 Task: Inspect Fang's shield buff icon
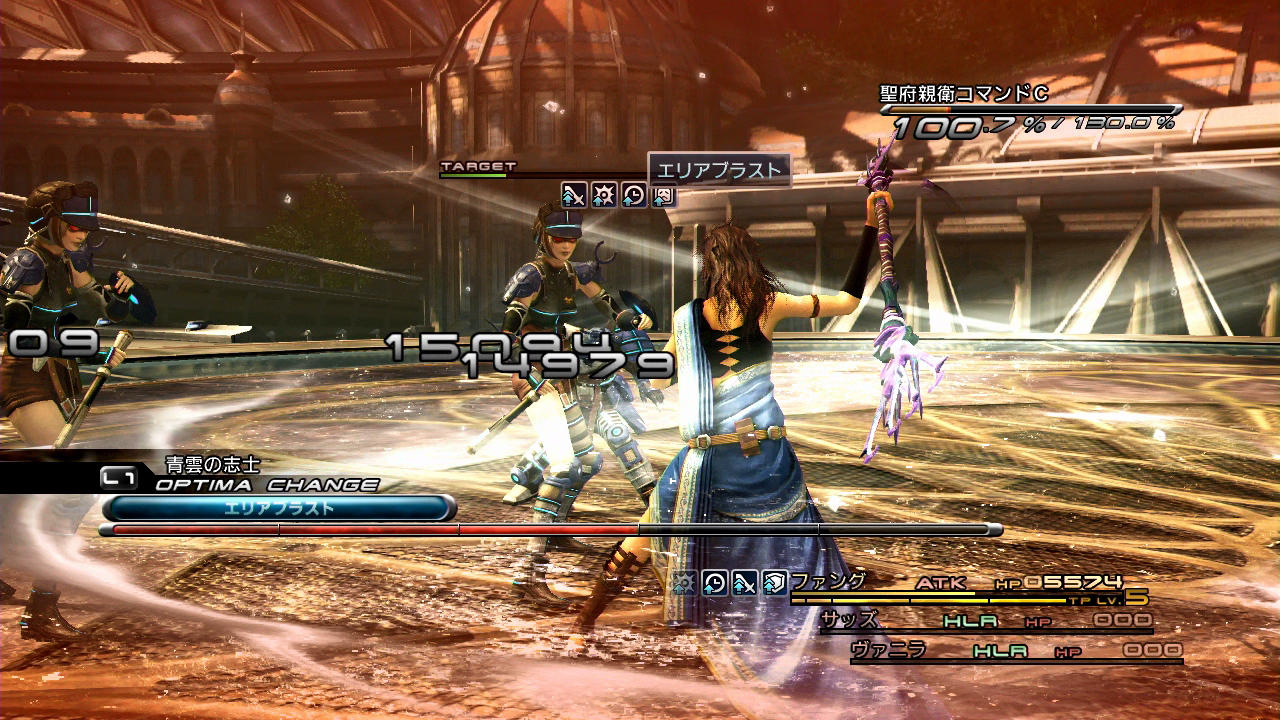click(x=774, y=583)
